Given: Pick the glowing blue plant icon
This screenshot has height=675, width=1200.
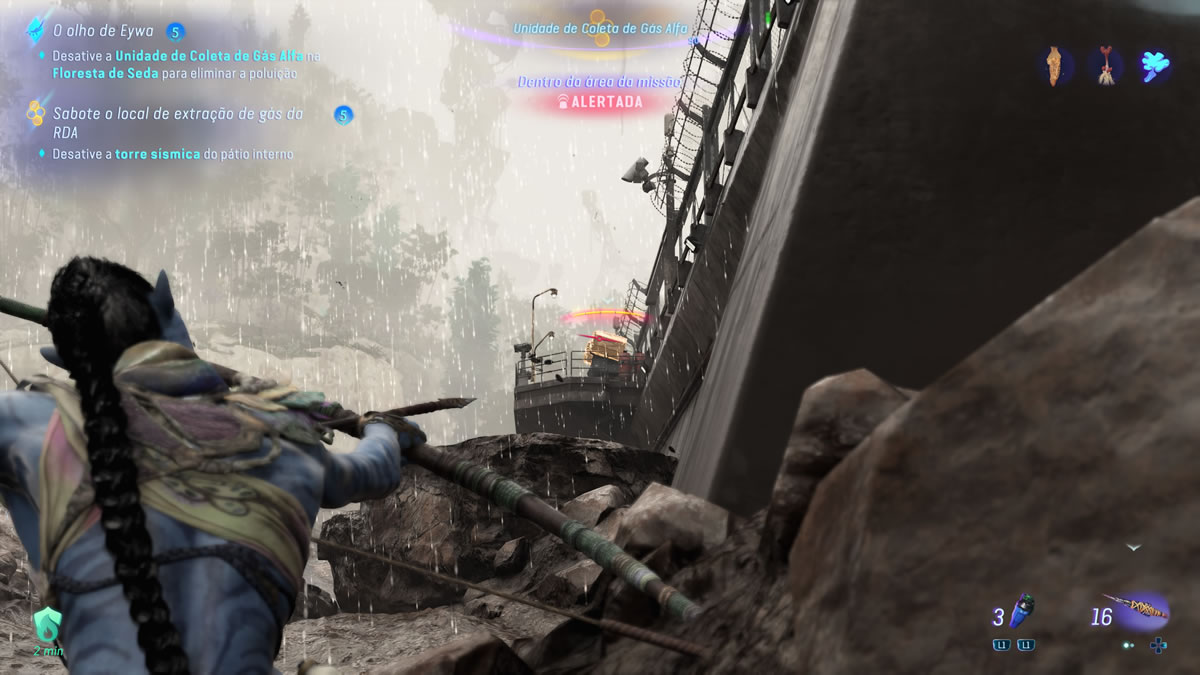Looking at the screenshot, I should [1154, 66].
